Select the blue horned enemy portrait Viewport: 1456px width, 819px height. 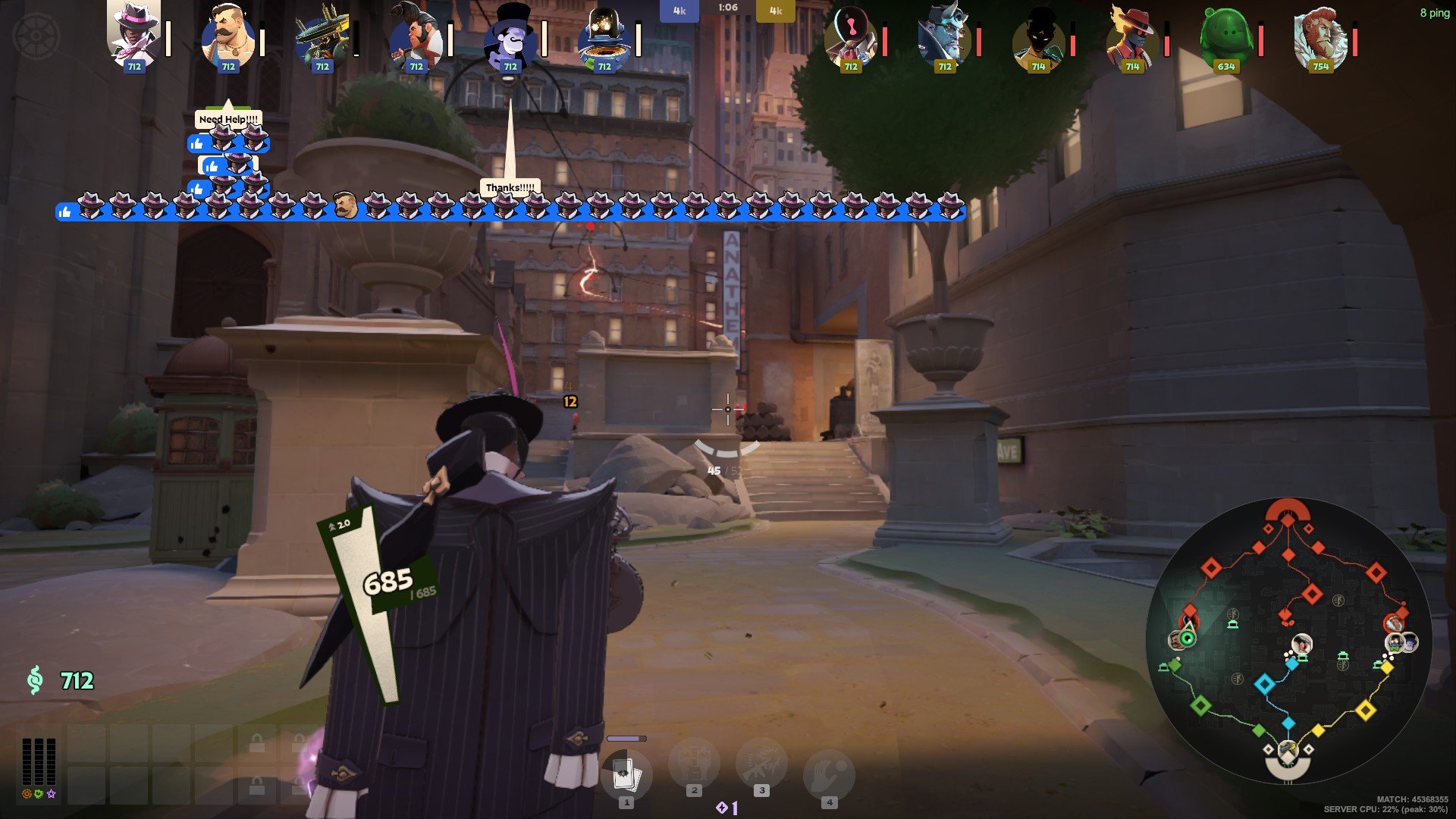[944, 36]
